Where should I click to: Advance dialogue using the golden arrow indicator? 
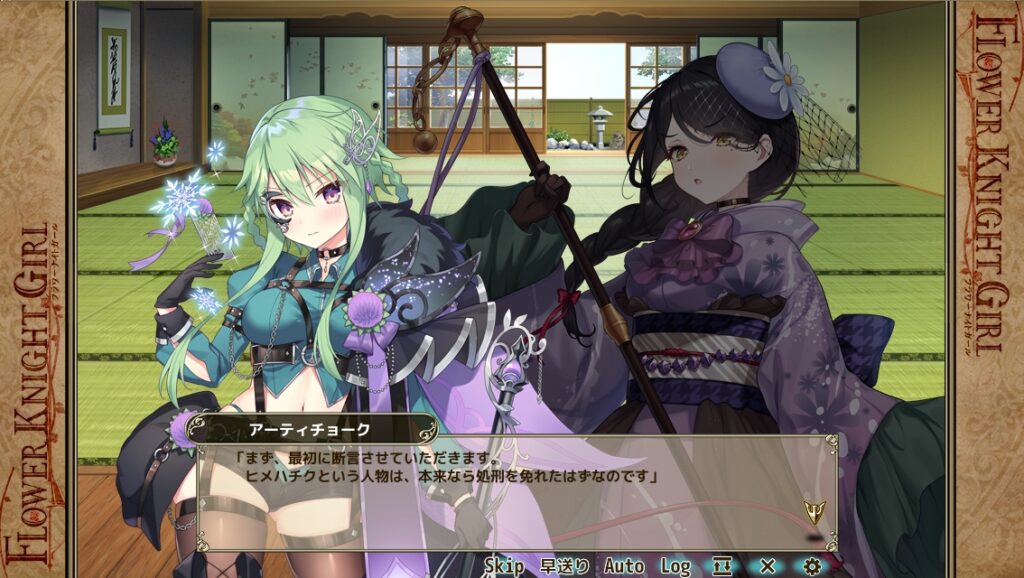pyautogui.click(x=813, y=512)
